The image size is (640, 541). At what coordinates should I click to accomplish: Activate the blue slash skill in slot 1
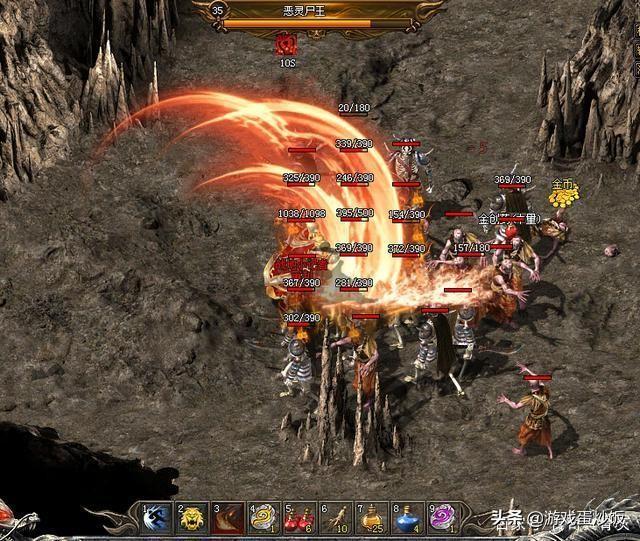[x=157, y=517]
